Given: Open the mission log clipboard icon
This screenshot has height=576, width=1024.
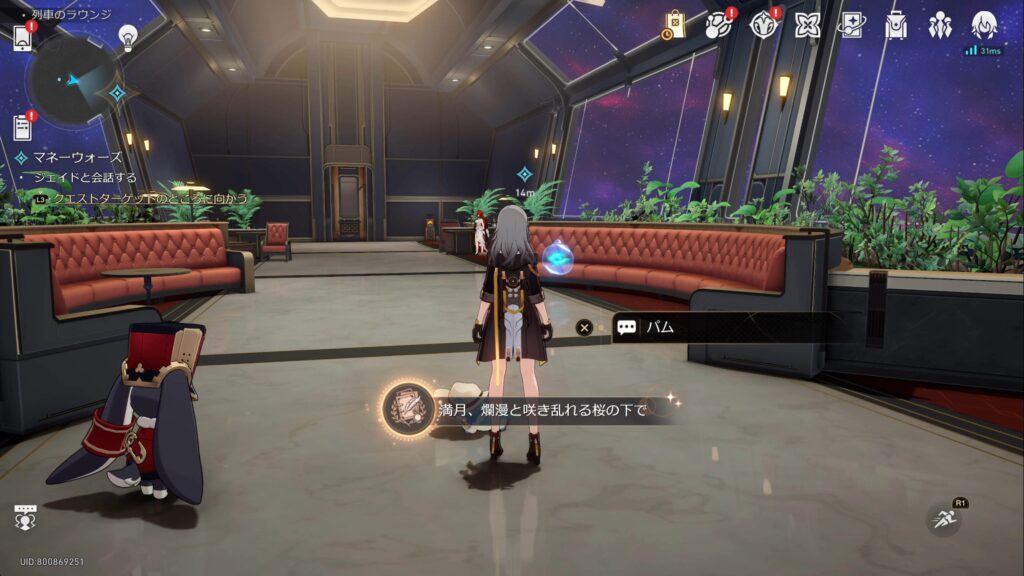Looking at the screenshot, I should pos(23,127).
